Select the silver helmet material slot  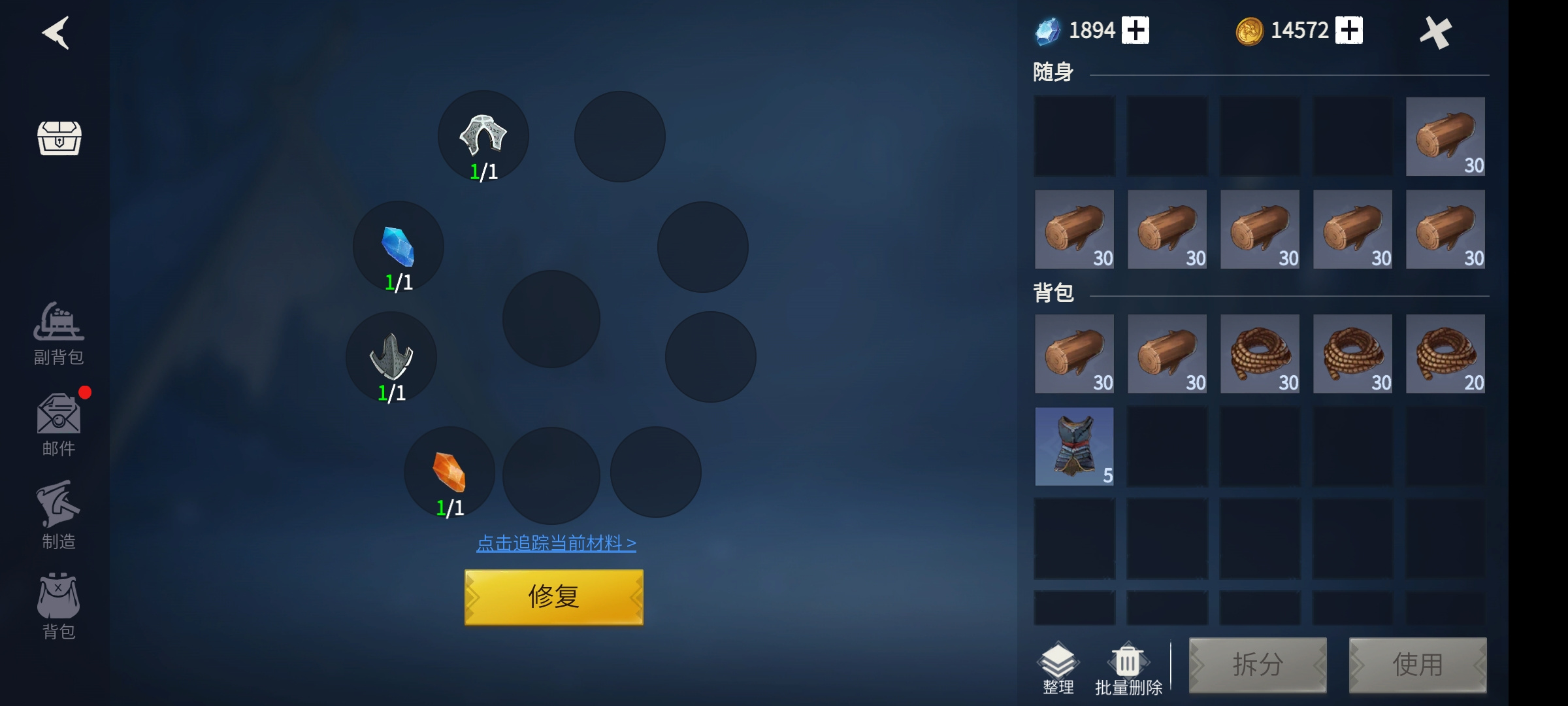483,136
